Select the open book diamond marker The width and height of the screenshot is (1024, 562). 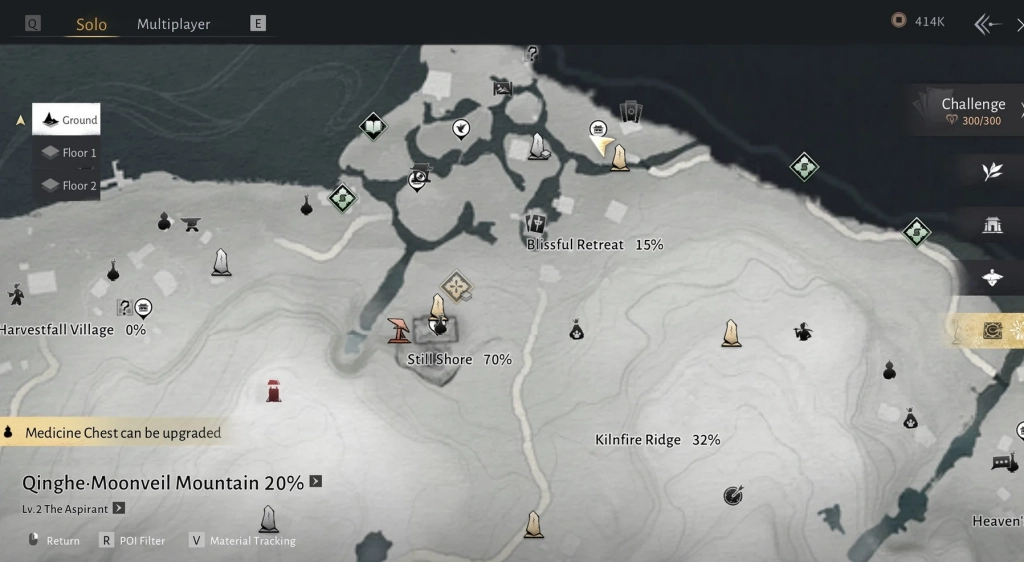(373, 127)
